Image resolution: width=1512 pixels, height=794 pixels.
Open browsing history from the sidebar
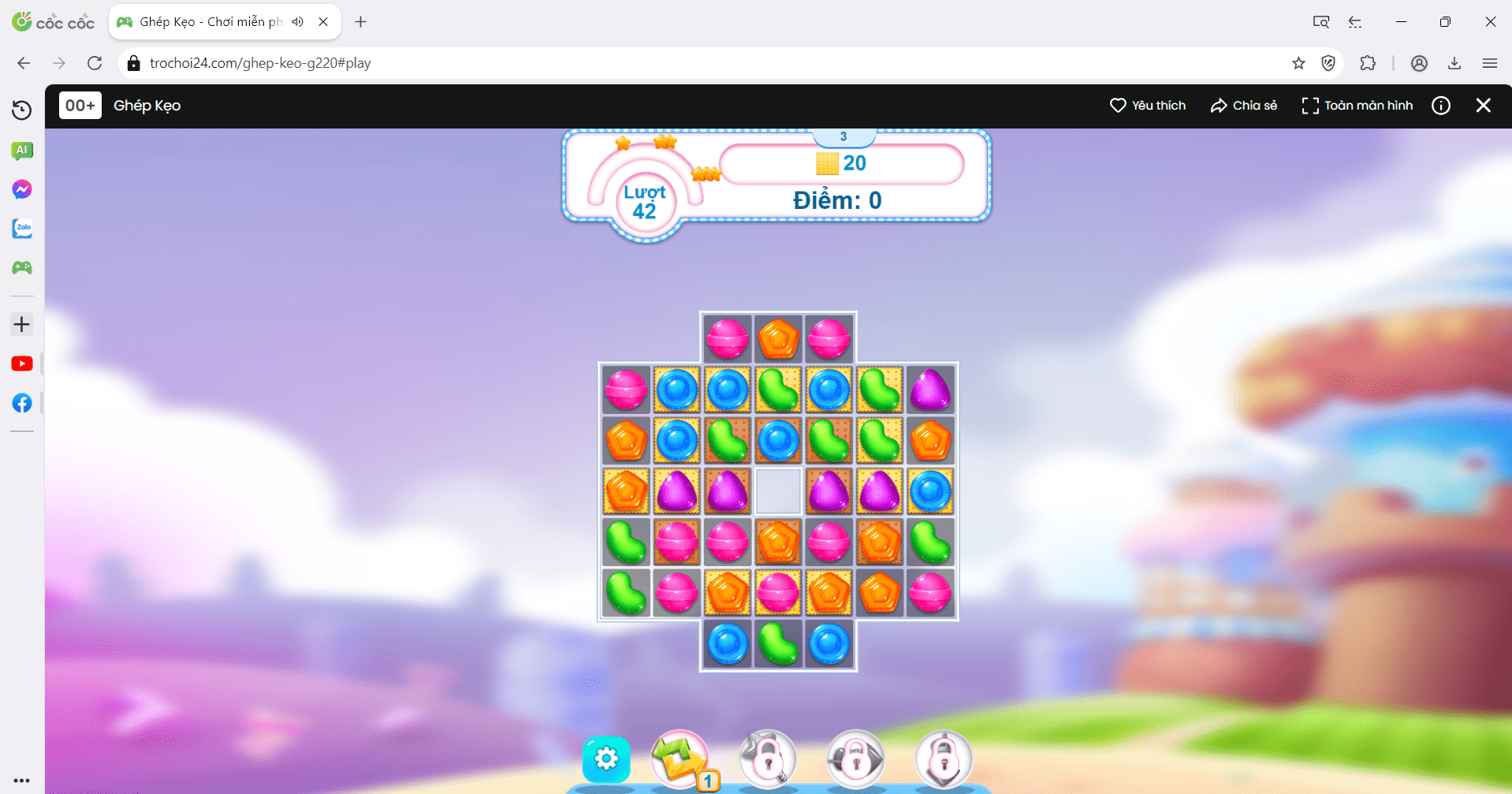22,110
